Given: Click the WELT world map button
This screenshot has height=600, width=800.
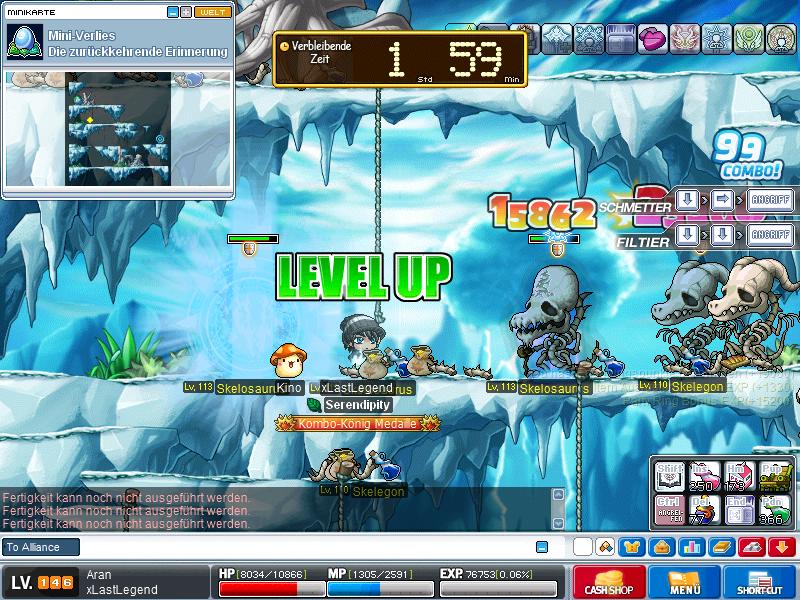Looking at the screenshot, I should pyautogui.click(x=212, y=12).
